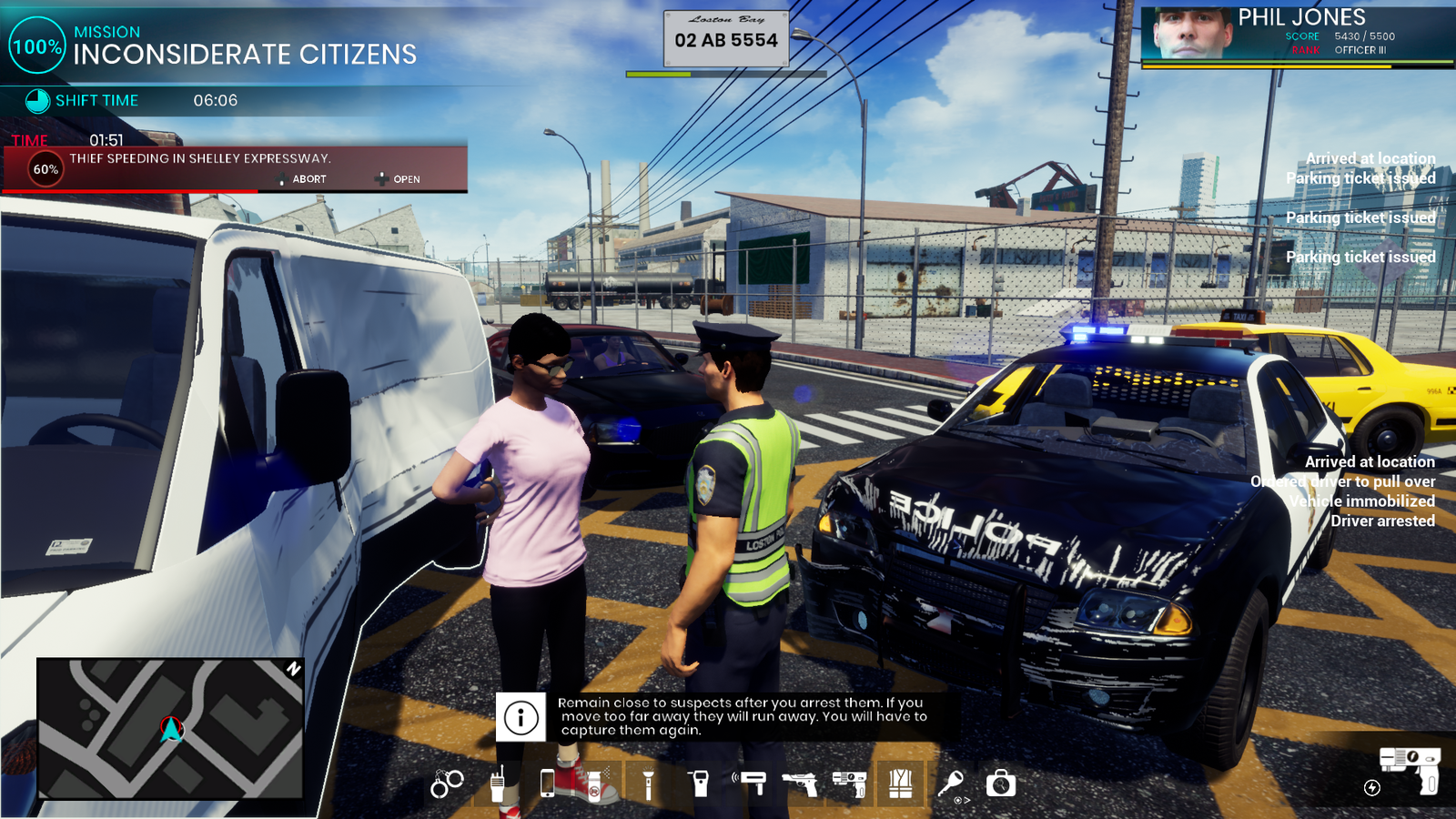Equip the police radio
The width and height of the screenshot is (1456, 819).
point(498,784)
